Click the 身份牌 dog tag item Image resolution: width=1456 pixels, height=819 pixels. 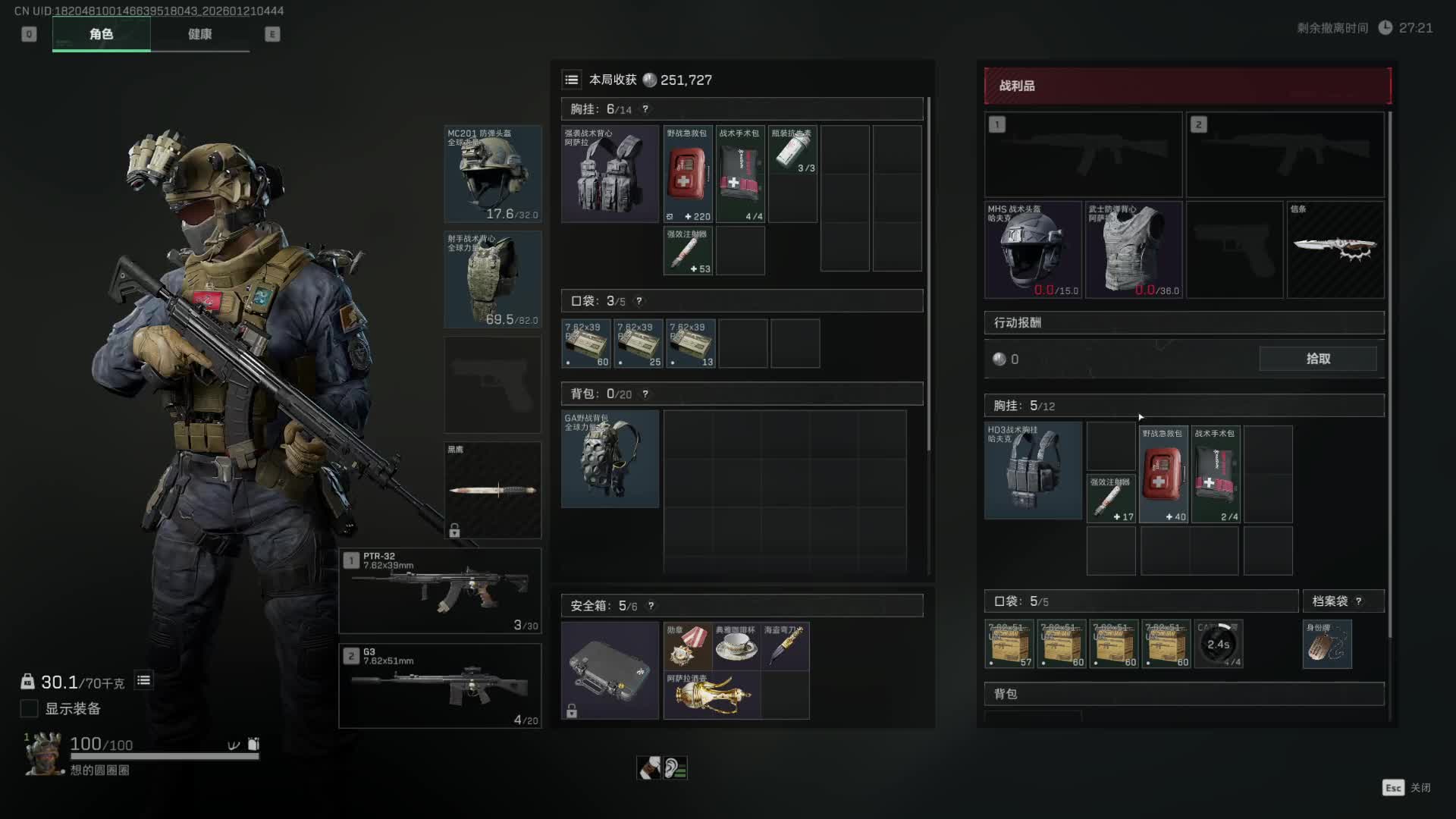(x=1326, y=644)
